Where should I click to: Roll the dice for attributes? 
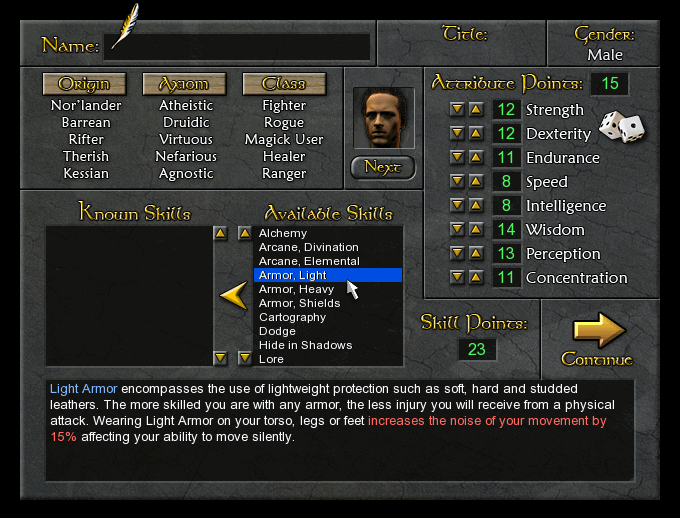coord(621,129)
